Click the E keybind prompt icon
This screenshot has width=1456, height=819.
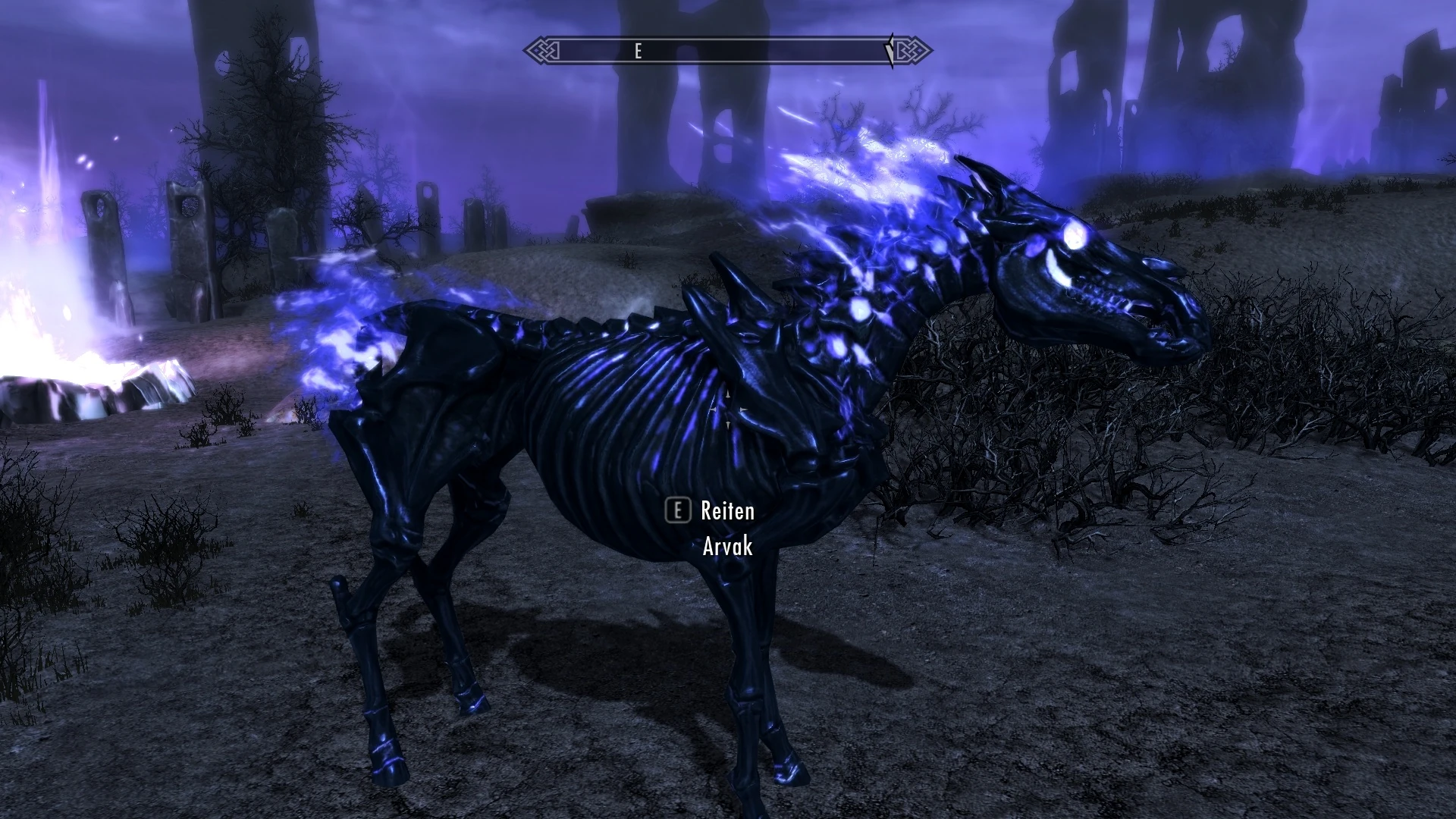pyautogui.click(x=677, y=510)
